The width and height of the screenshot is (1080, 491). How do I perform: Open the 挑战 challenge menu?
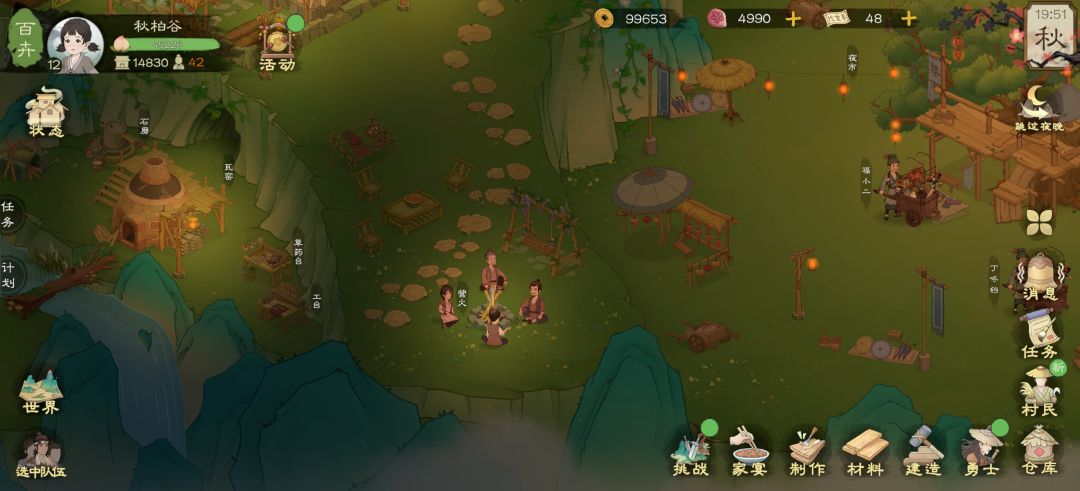coord(690,452)
